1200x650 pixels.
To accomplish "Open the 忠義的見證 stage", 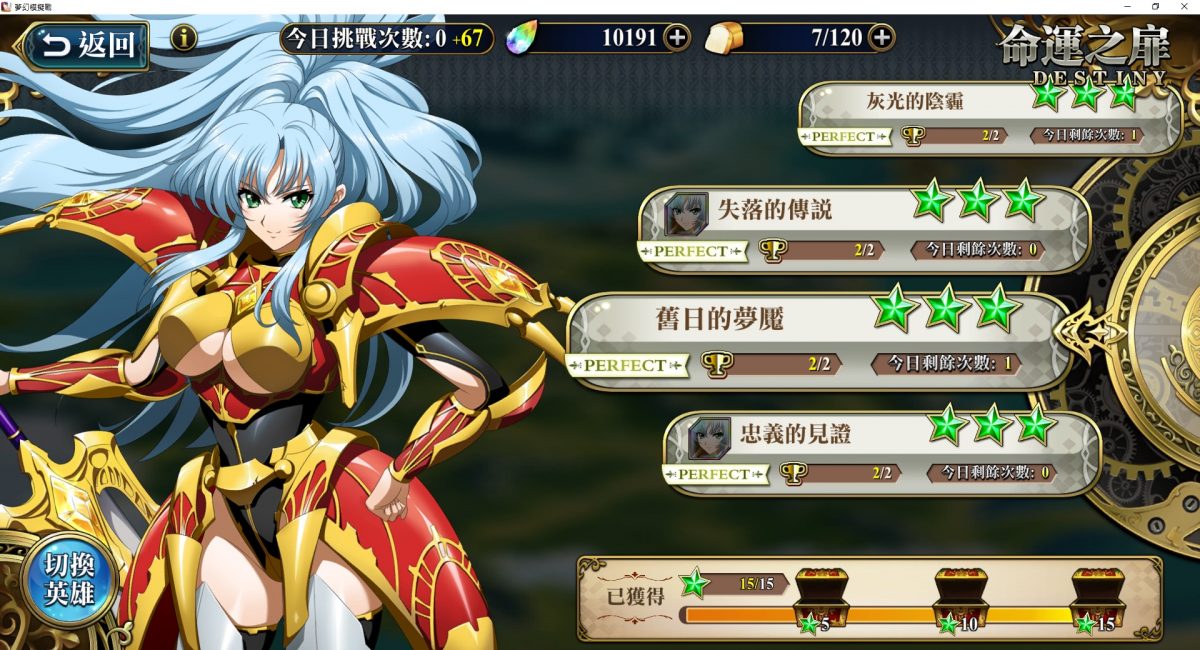I will [882, 452].
